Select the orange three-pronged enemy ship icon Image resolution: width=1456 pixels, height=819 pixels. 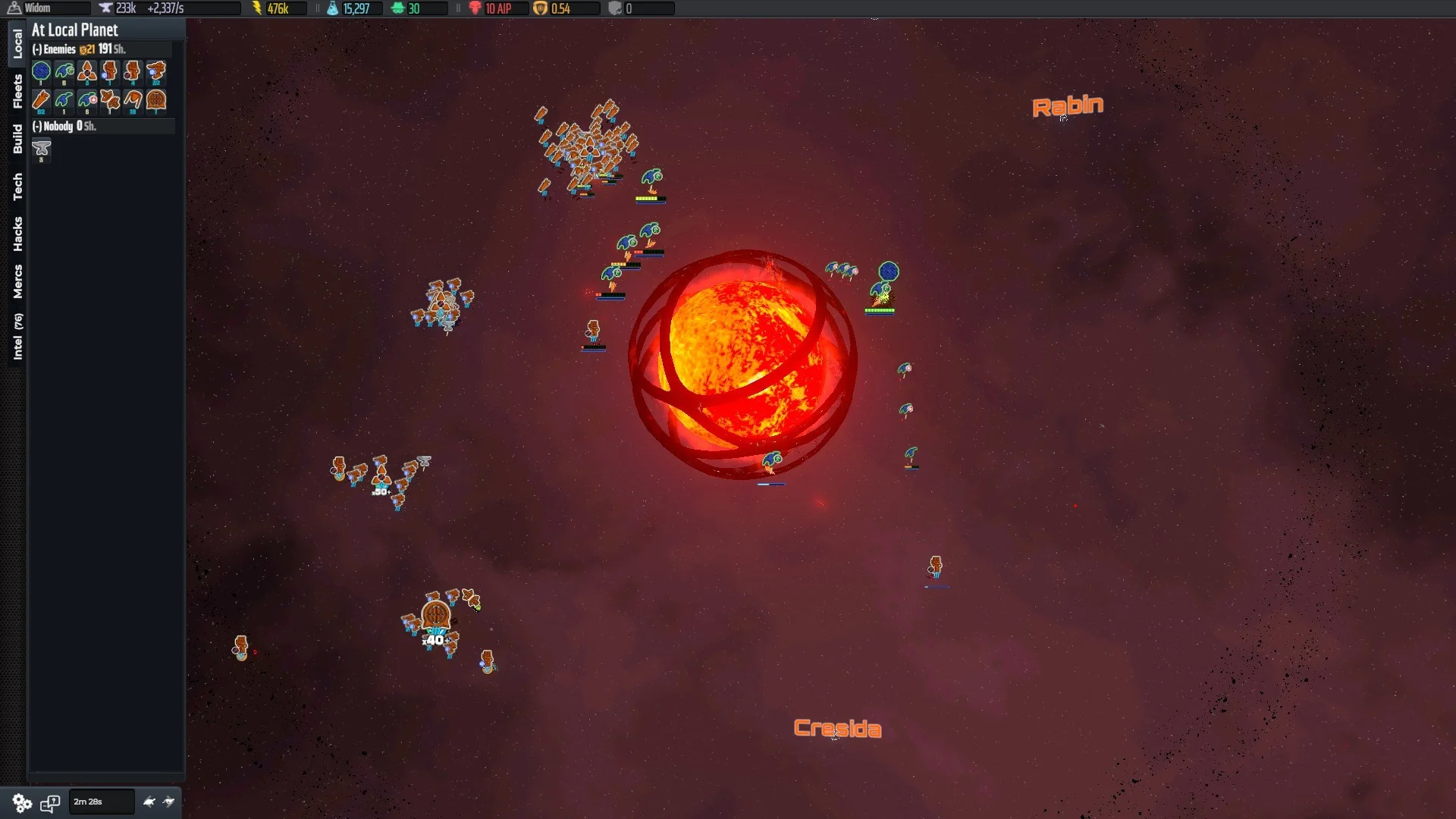click(x=87, y=72)
